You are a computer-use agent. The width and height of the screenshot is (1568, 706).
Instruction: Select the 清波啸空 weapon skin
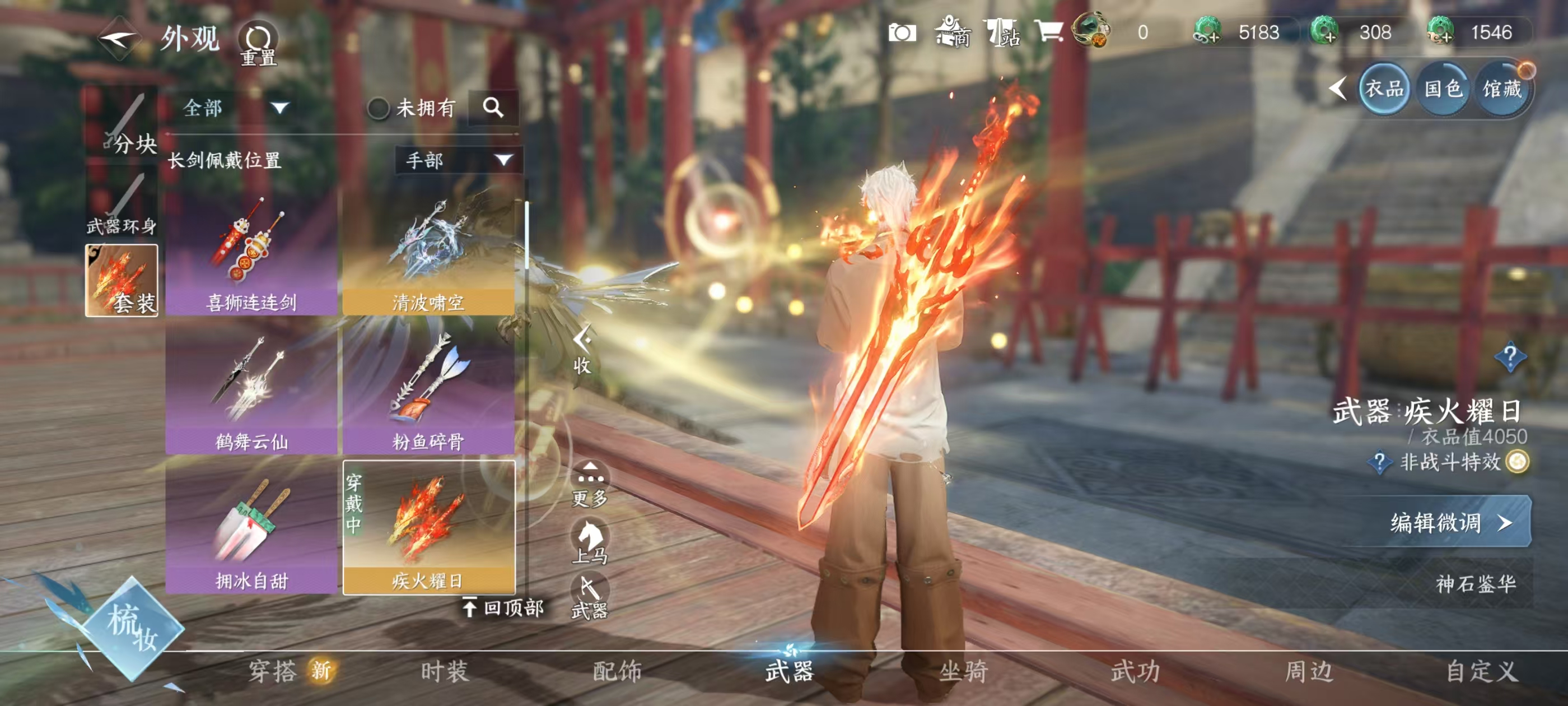(x=428, y=253)
